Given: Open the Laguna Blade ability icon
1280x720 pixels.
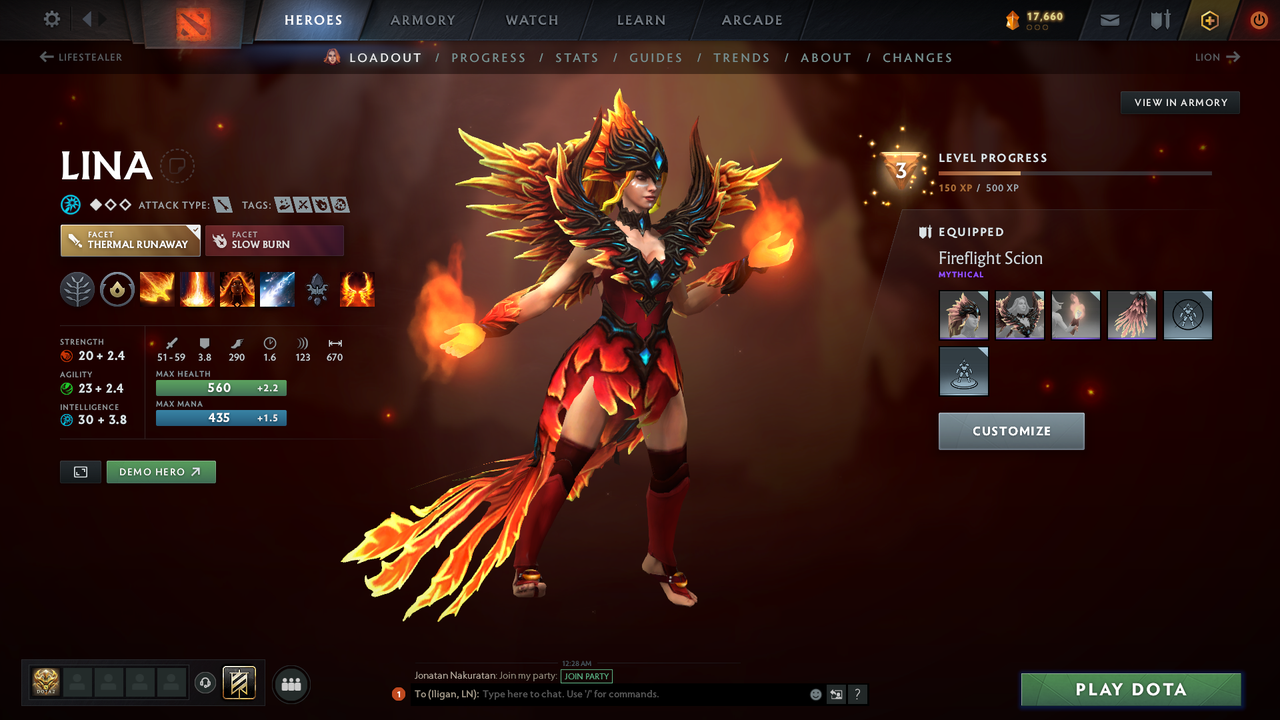Looking at the screenshot, I should point(277,289).
